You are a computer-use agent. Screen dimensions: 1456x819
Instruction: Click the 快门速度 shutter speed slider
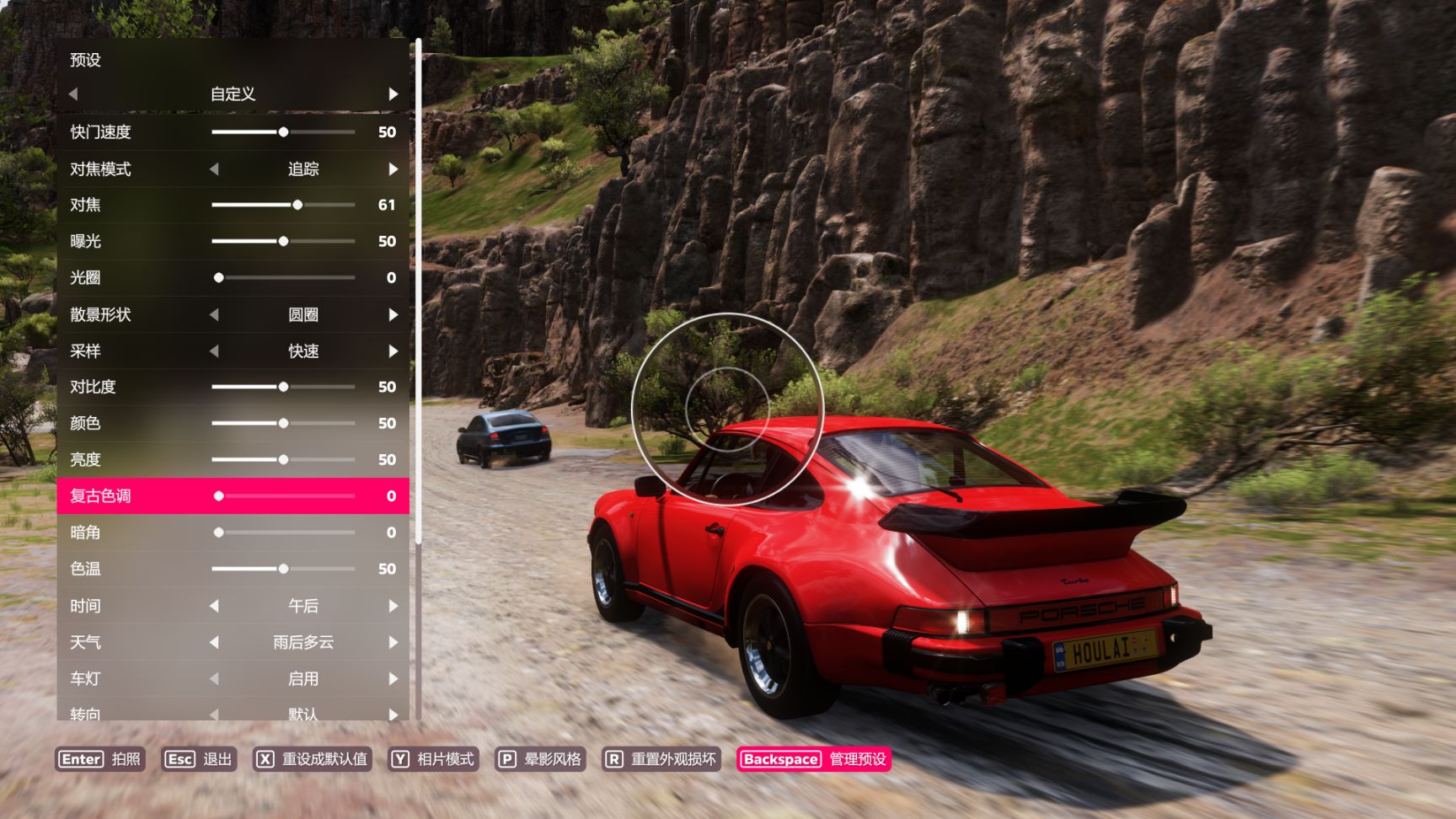283,132
